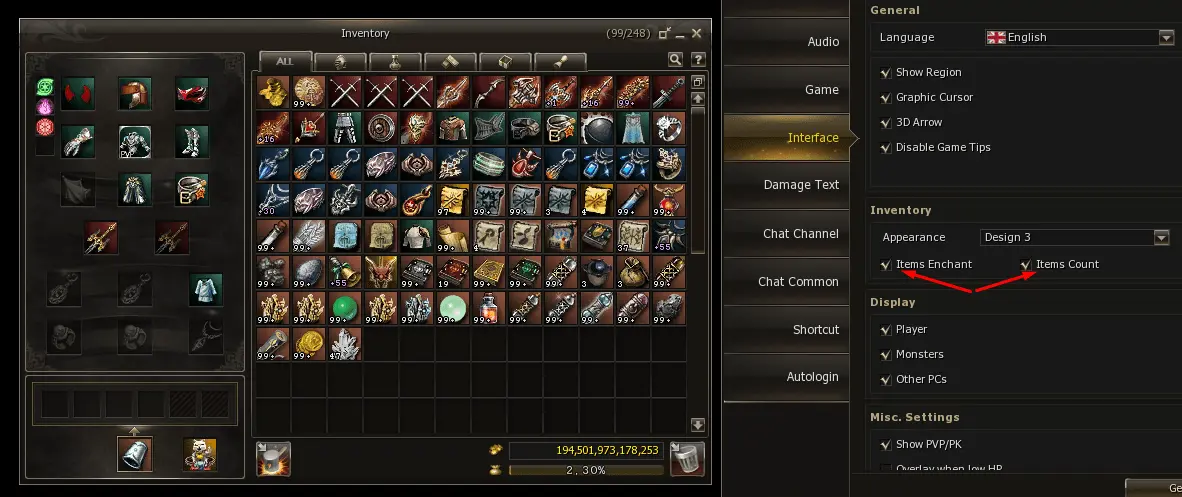Image resolution: width=1182 pixels, height=497 pixels.
Task: Toggle the Monsters display checkbox
Action: (x=886, y=355)
